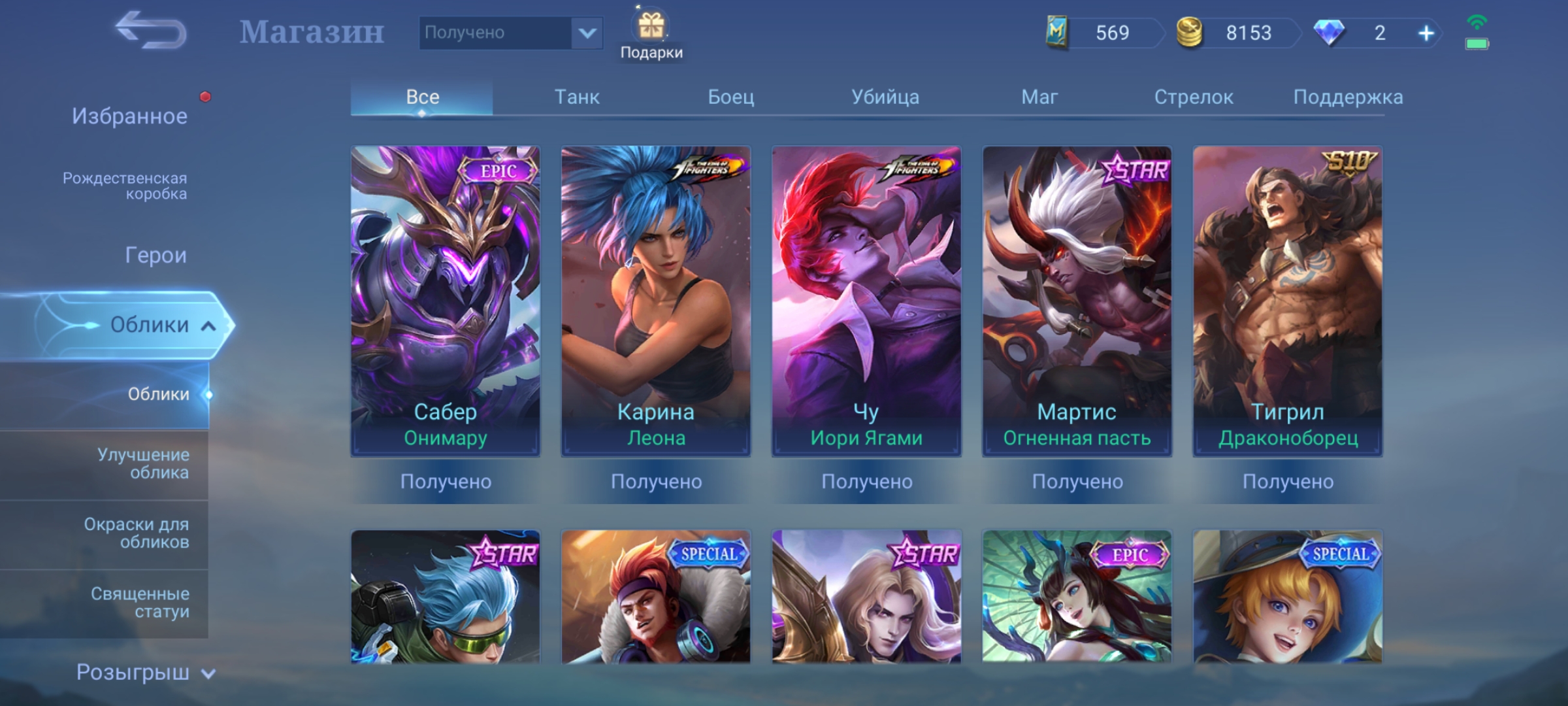Show the Убийца hero category
1568x706 pixels.
coord(885,97)
